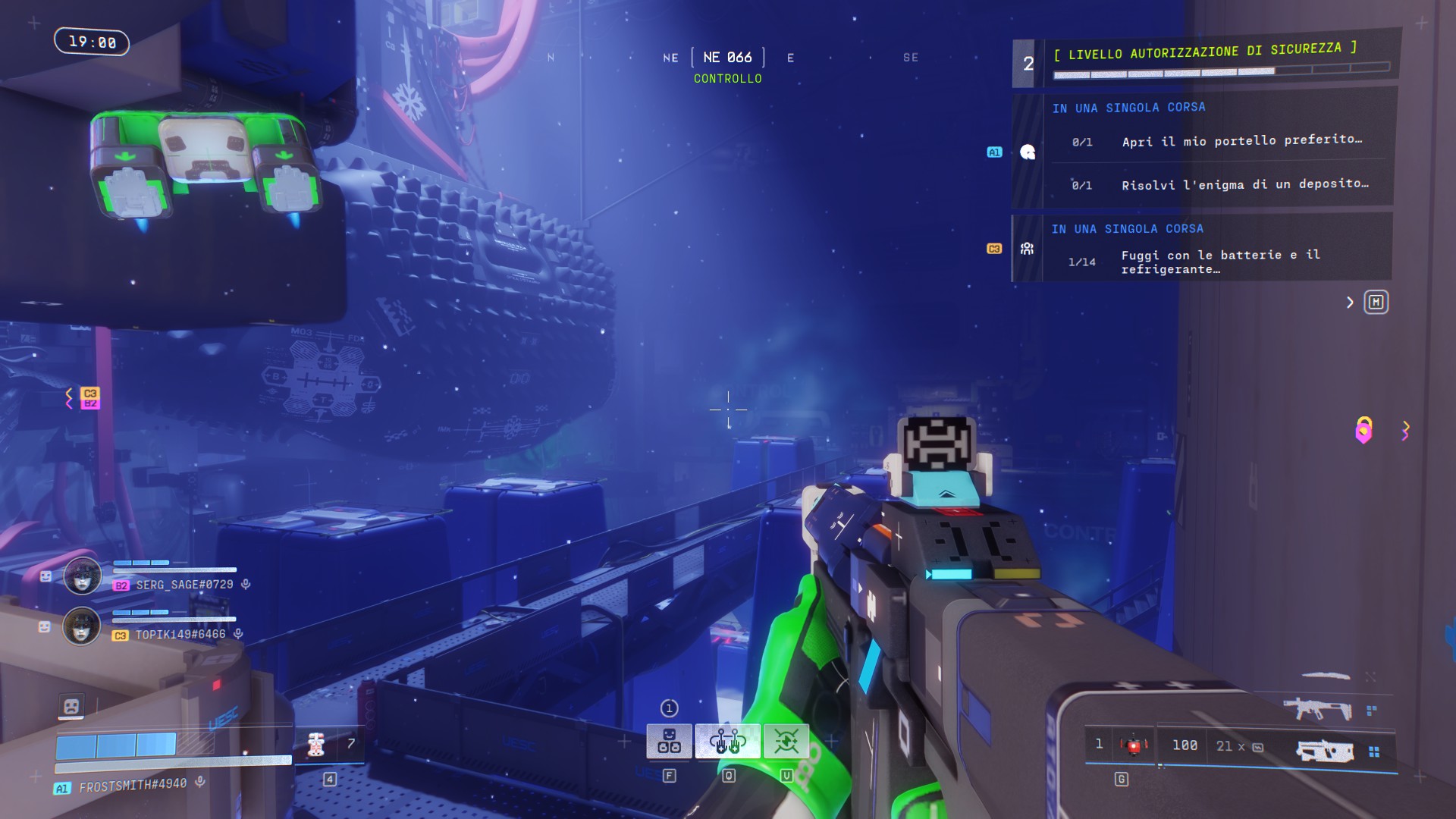The height and width of the screenshot is (819, 1456).
Task: Click the C3 B2 squad direction marker
Action: pos(89,398)
